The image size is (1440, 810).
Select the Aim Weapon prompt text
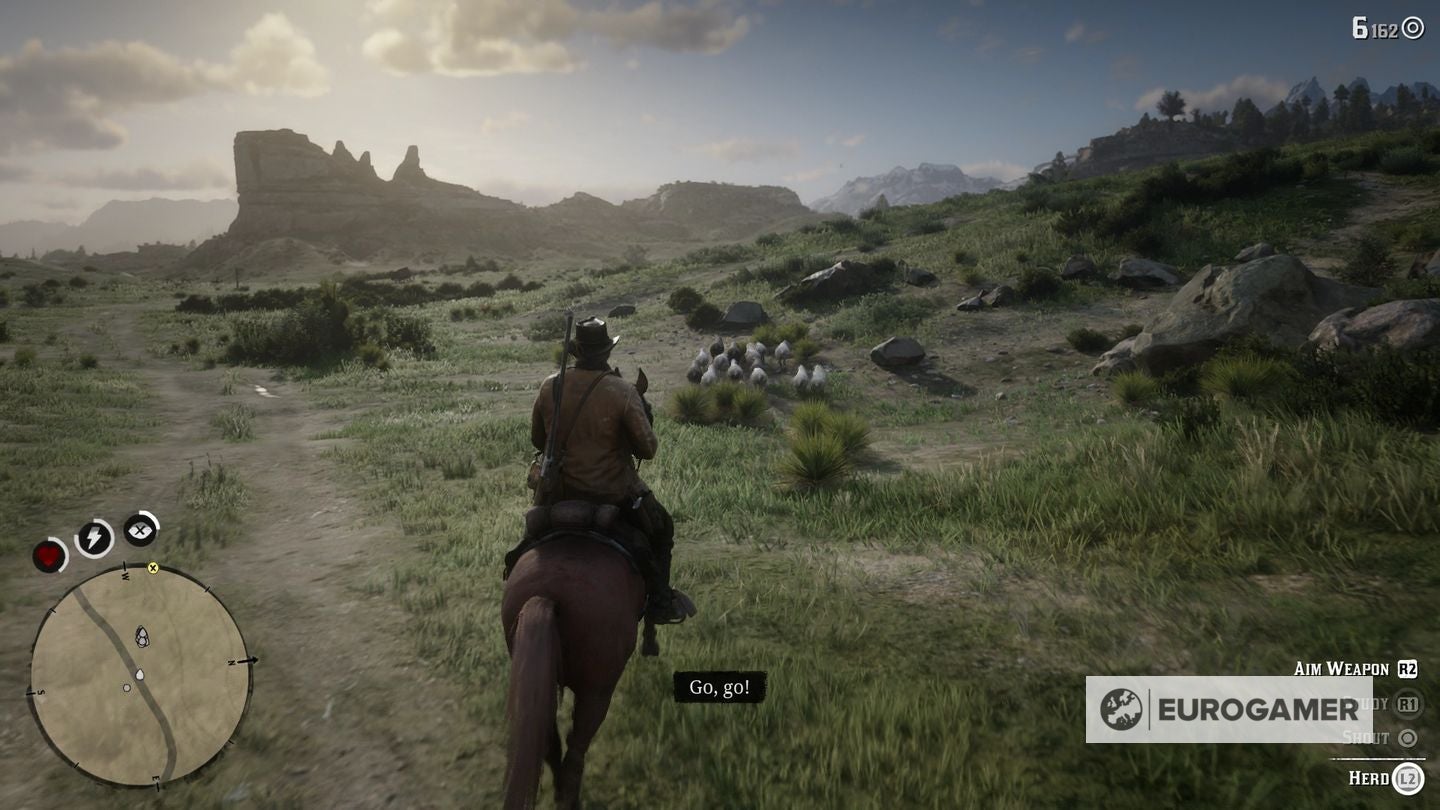(x=1342, y=666)
